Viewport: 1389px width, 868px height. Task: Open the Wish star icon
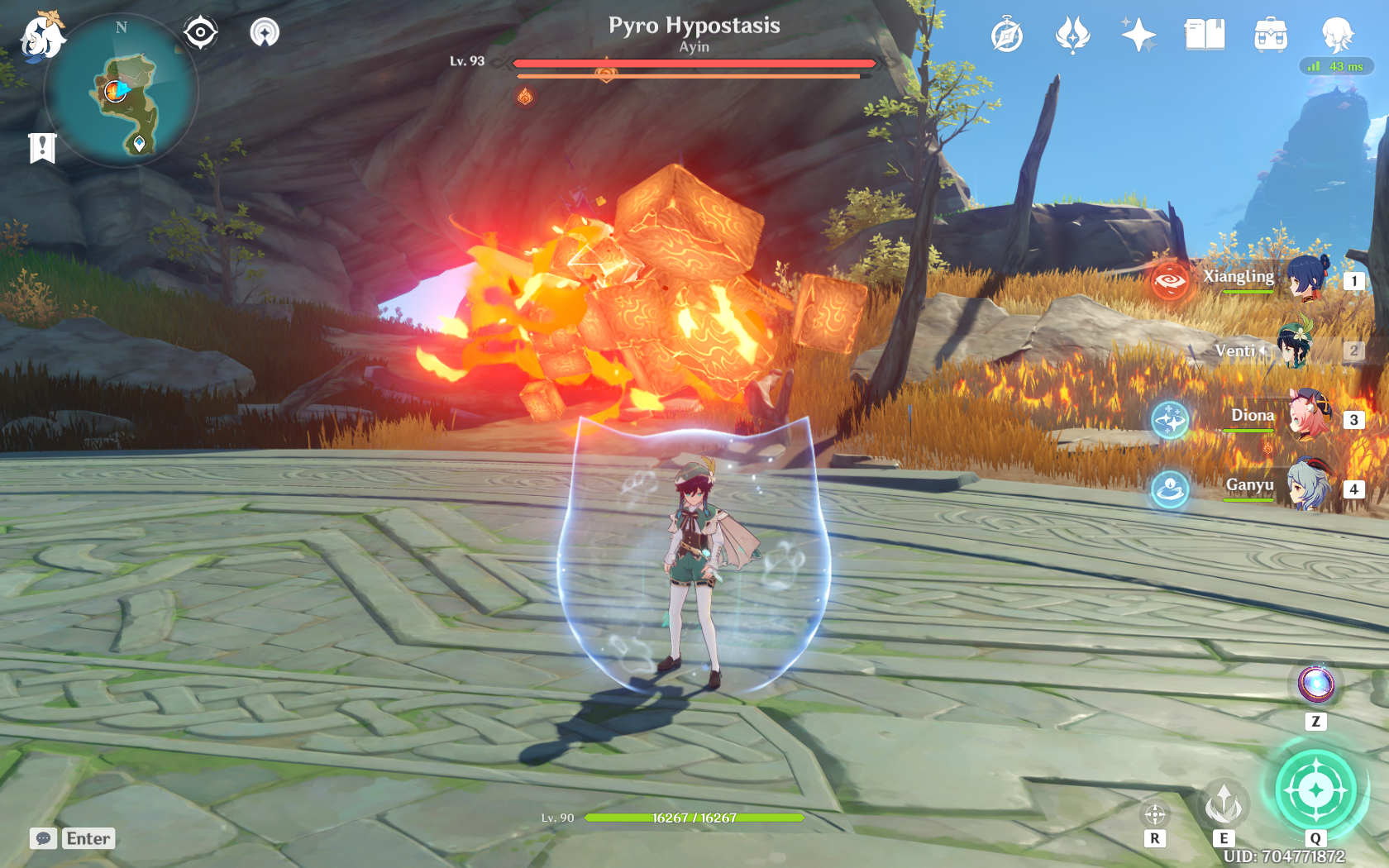pos(1138,36)
